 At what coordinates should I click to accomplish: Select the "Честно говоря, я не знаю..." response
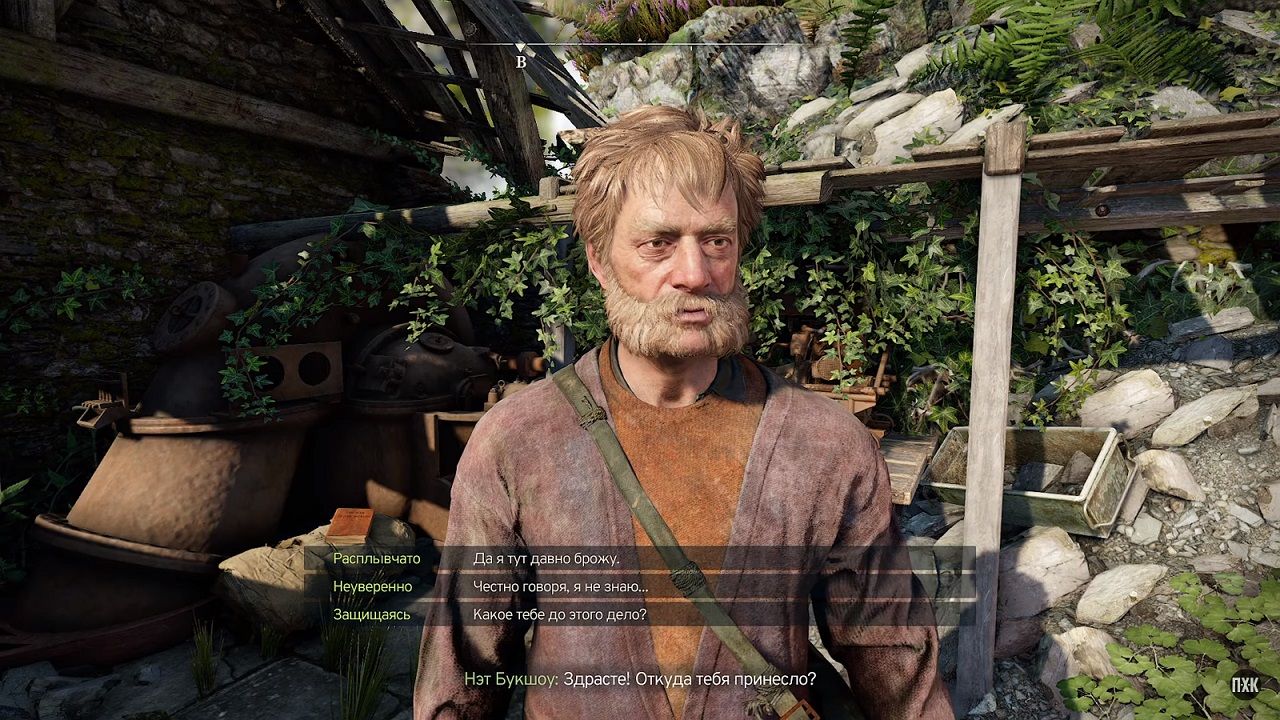[x=560, y=586]
